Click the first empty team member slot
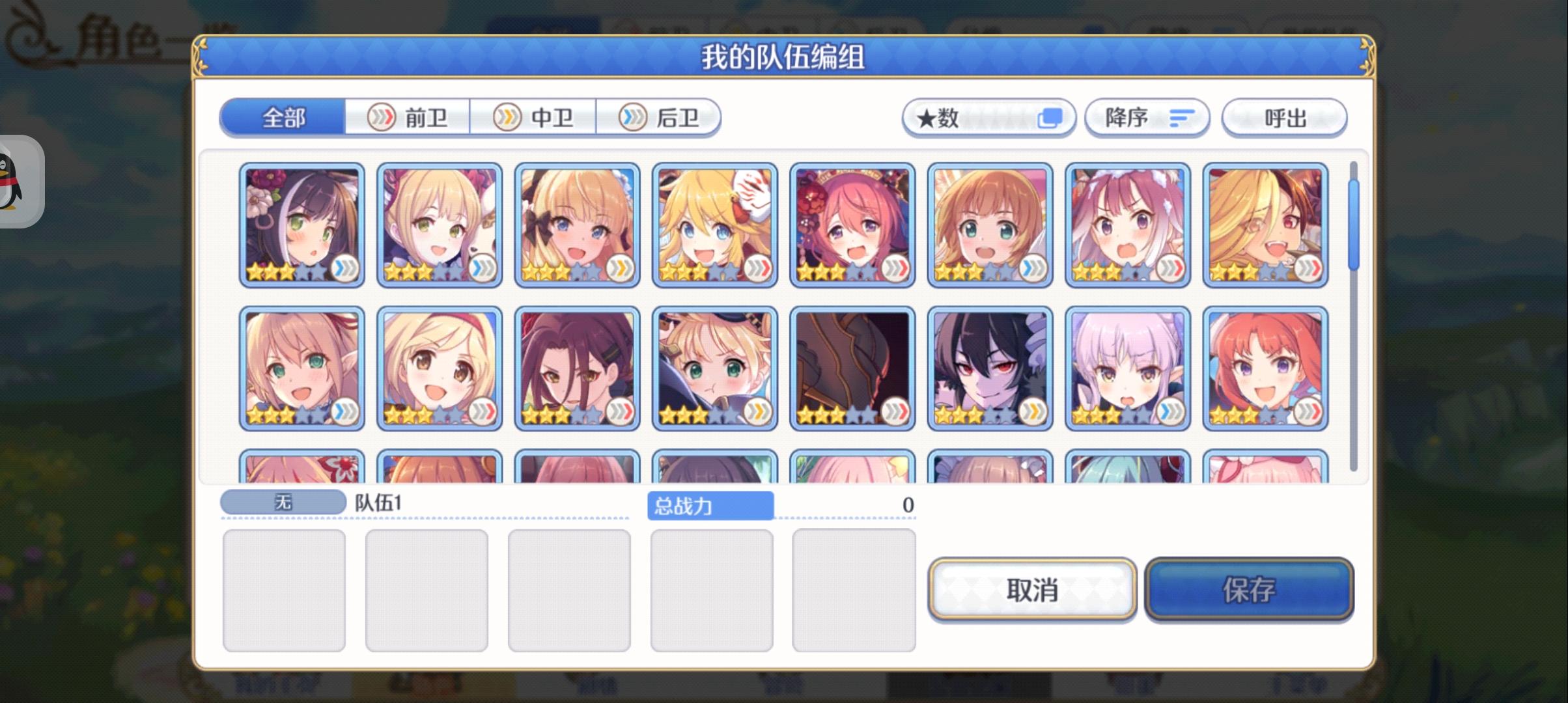This screenshot has width=1568, height=703. click(285, 589)
